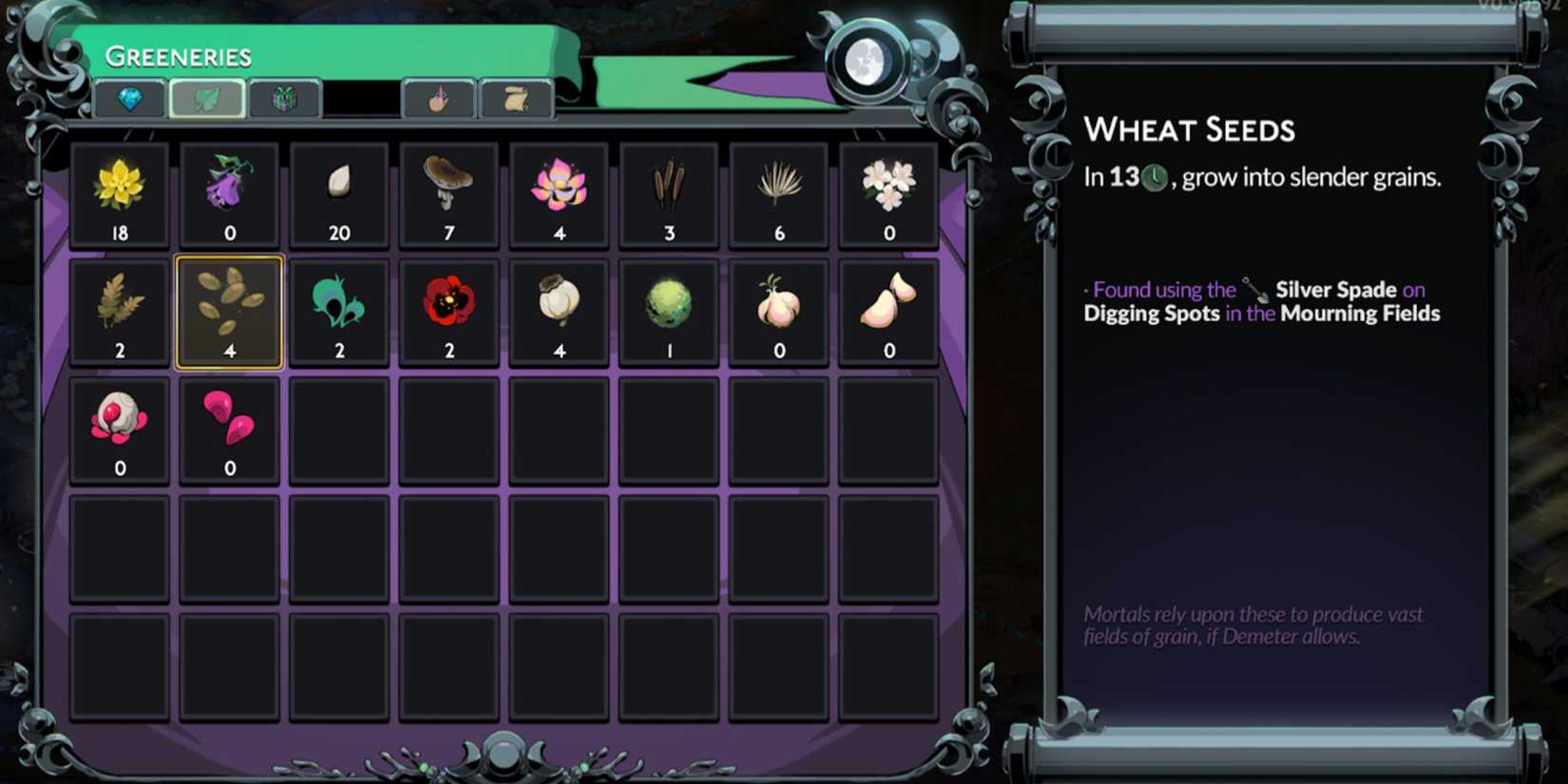Switch to the blue gemstone resources tab
This screenshot has height=784, width=1568.
(128, 98)
